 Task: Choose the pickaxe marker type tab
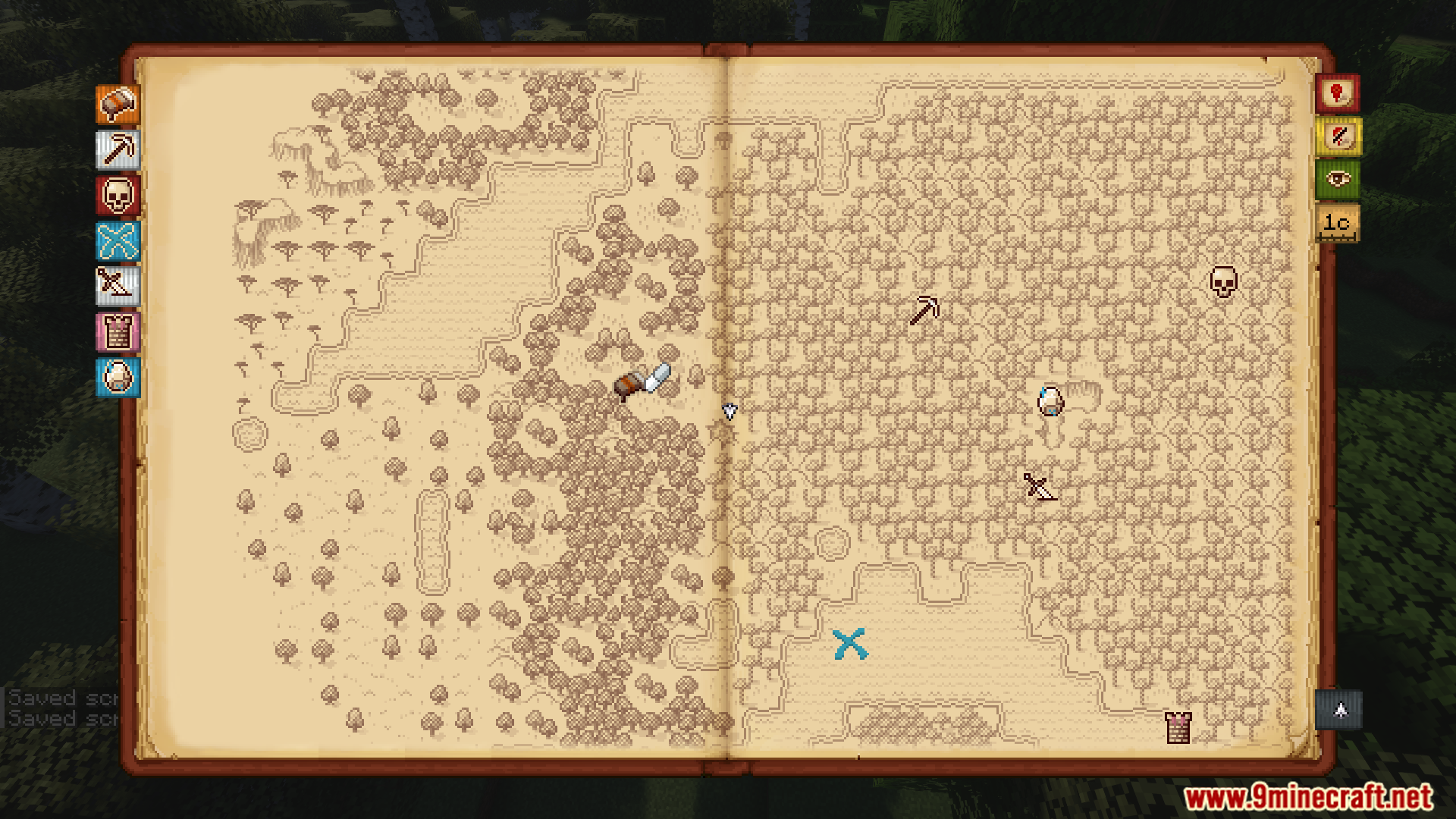[118, 149]
